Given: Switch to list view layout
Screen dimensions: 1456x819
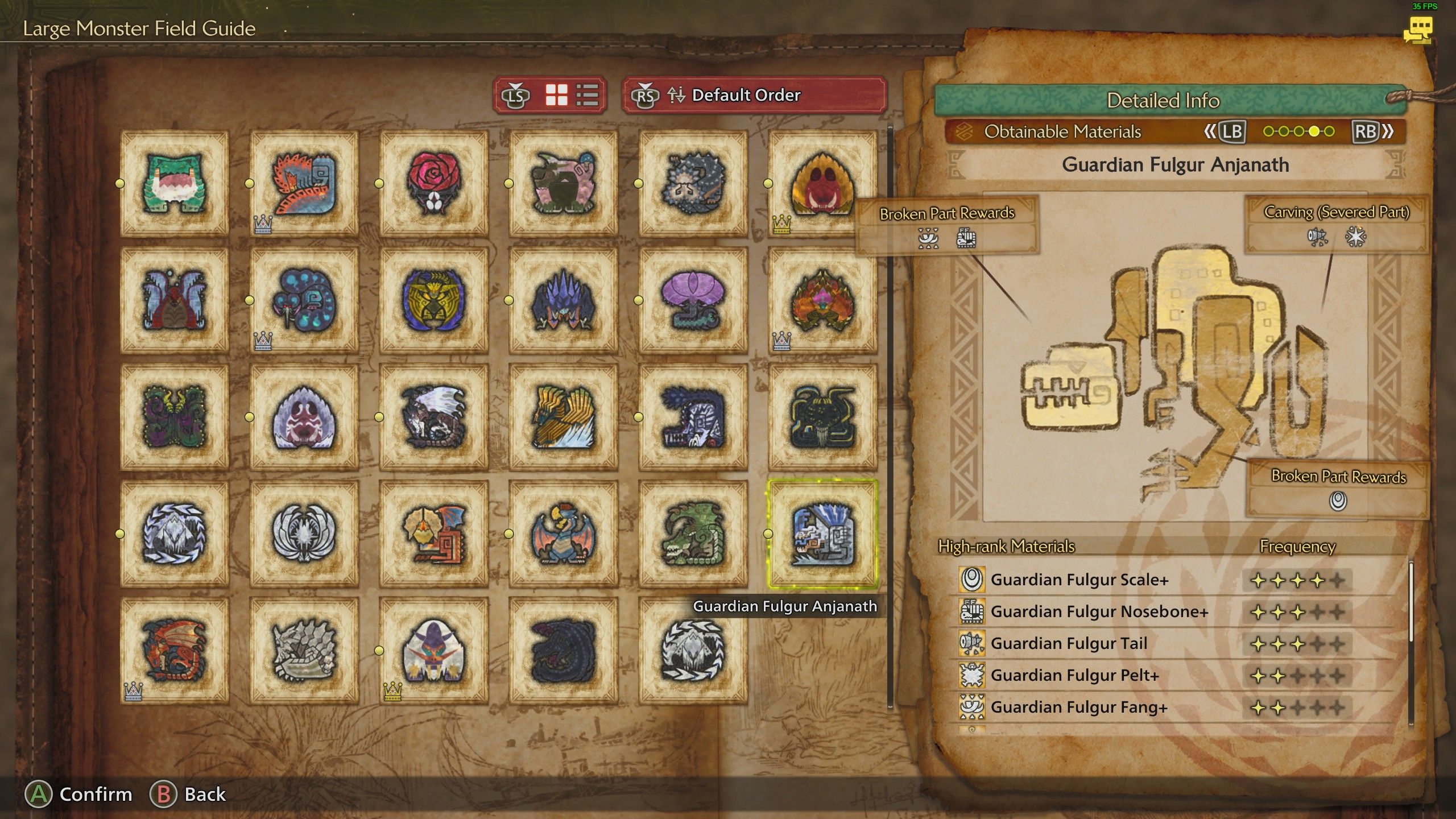Looking at the screenshot, I should coord(587,95).
